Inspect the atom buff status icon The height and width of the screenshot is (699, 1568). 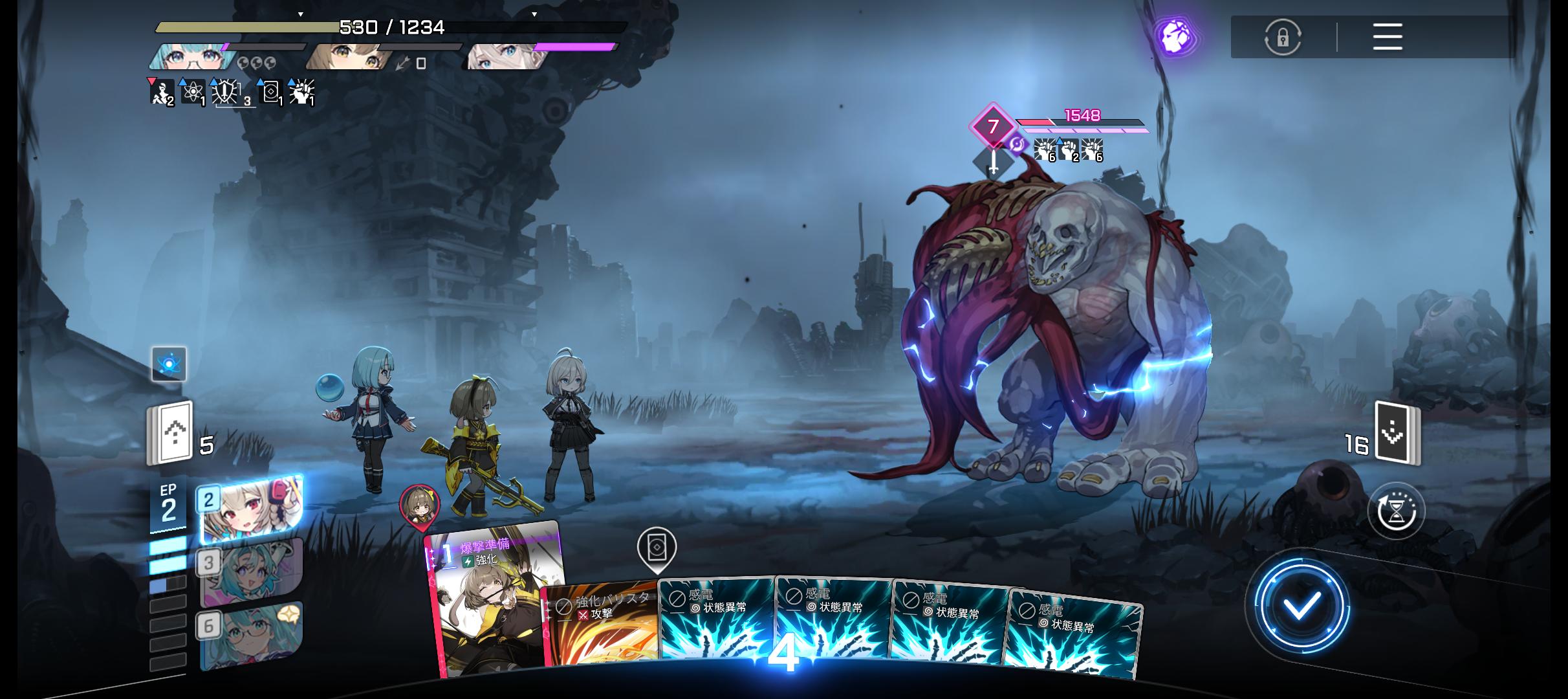tap(193, 93)
